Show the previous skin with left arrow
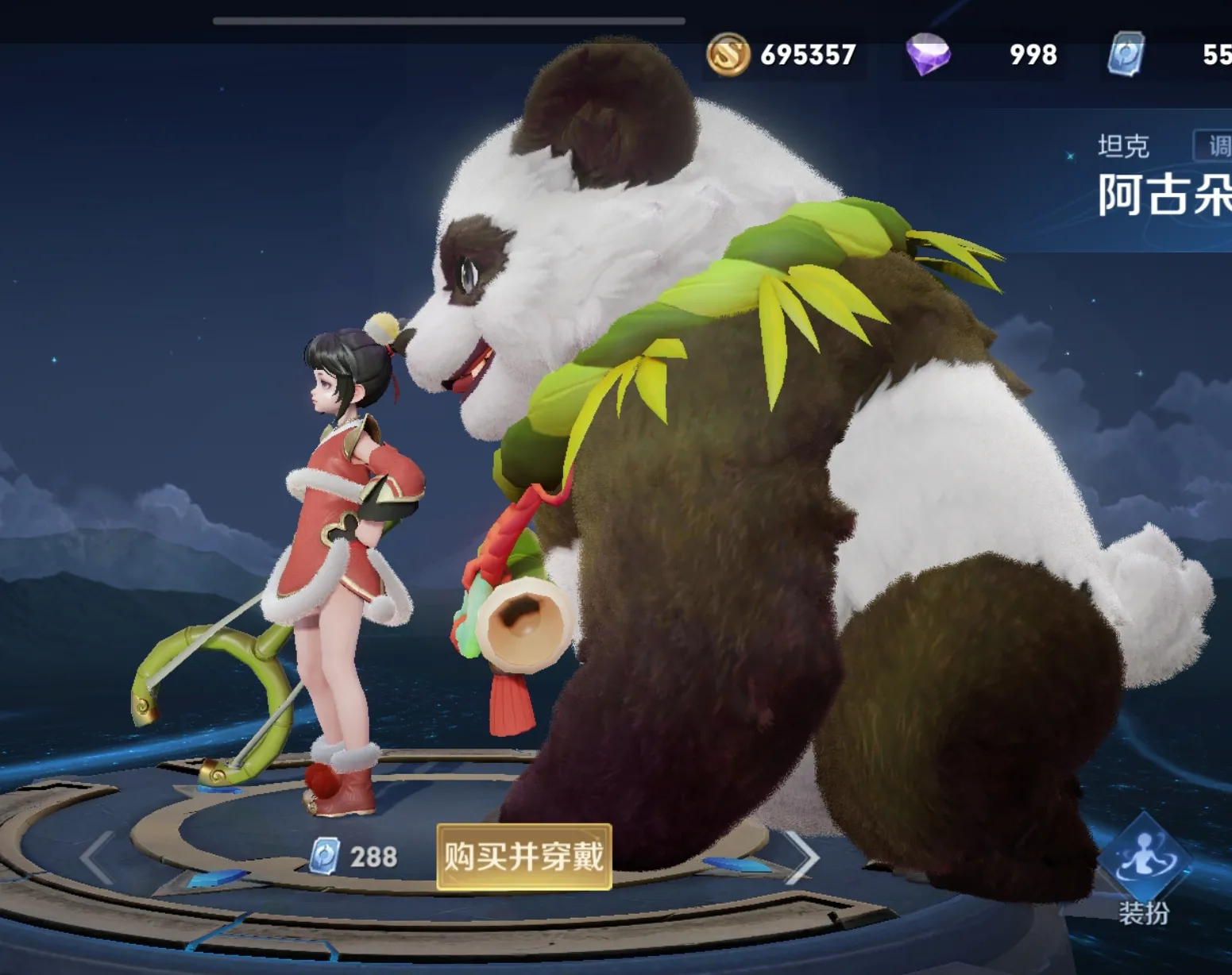1232x975 pixels. pyautogui.click(x=98, y=857)
